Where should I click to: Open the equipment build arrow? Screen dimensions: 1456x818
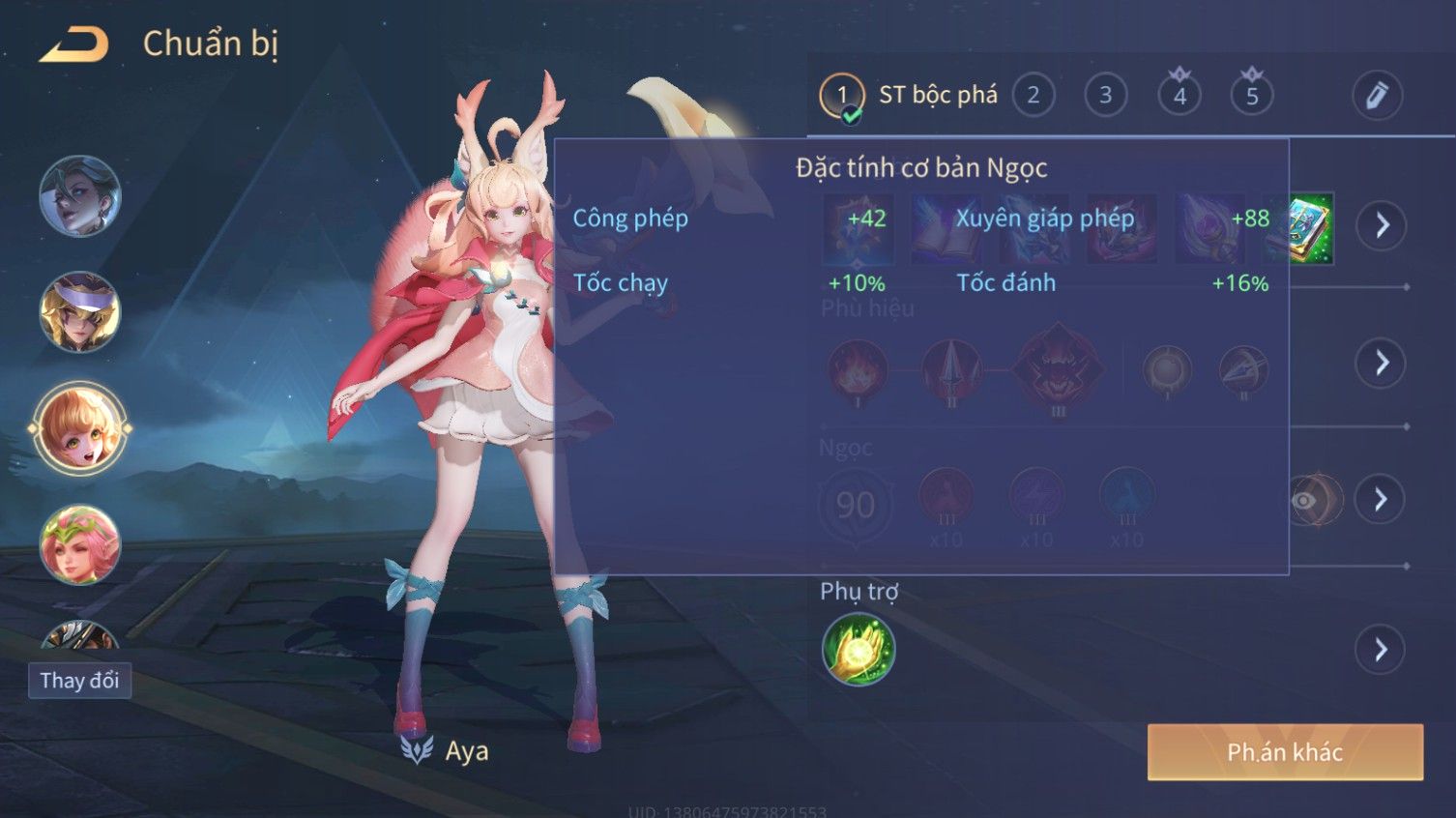tap(1382, 225)
